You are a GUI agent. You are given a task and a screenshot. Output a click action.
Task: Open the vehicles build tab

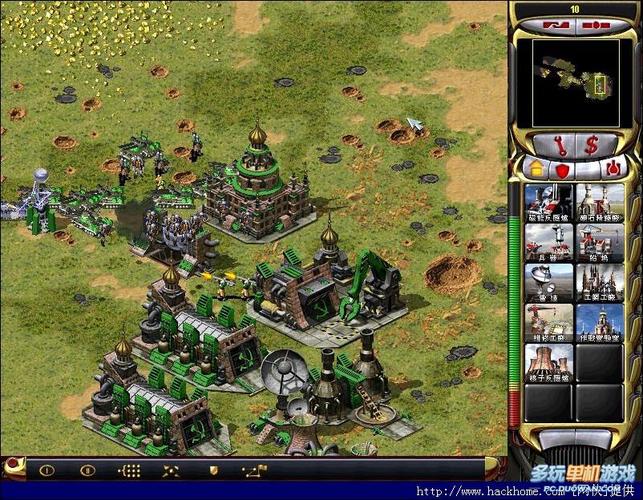613,170
